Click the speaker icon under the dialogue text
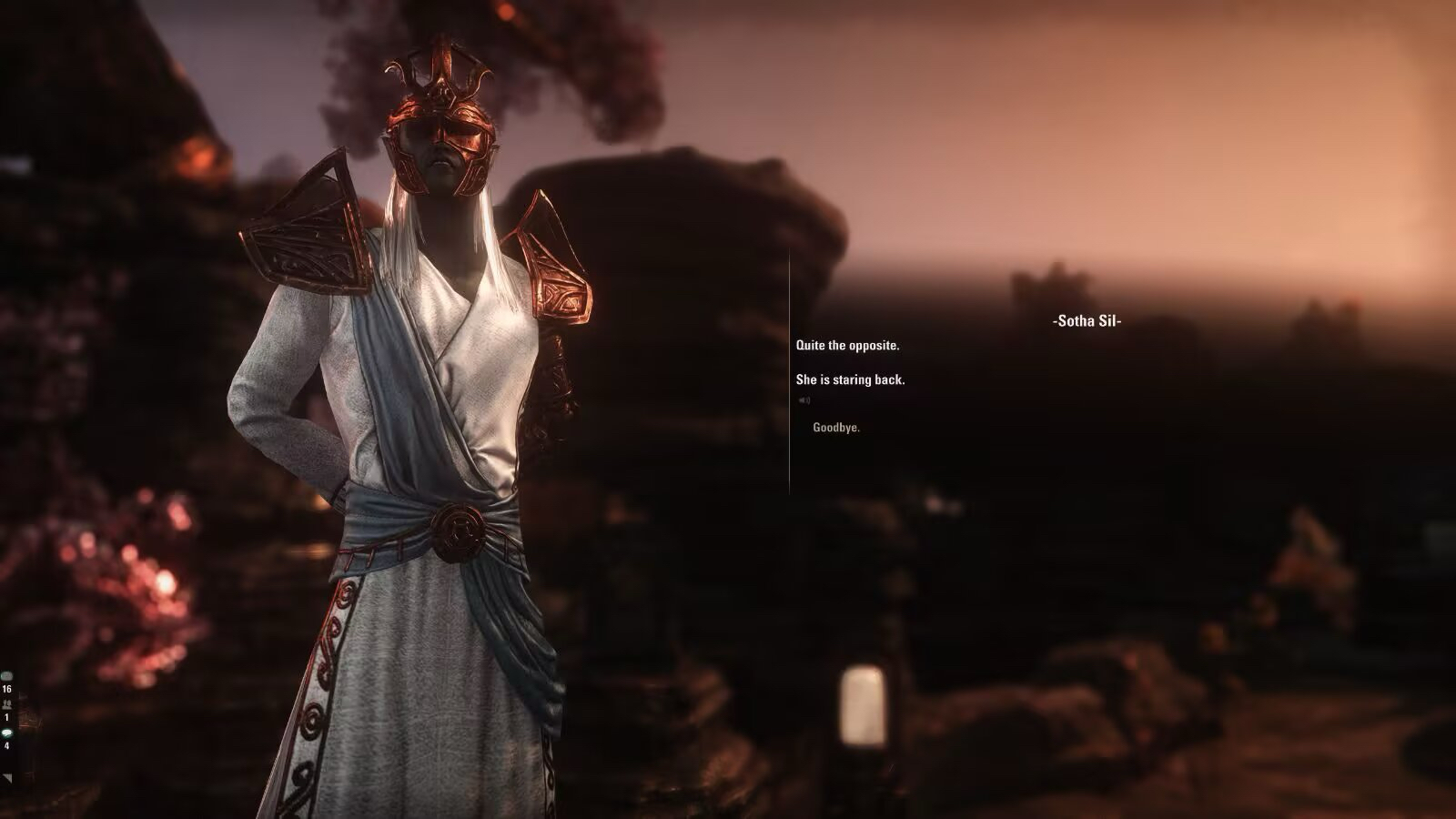Image resolution: width=1456 pixels, height=819 pixels. pos(804,400)
